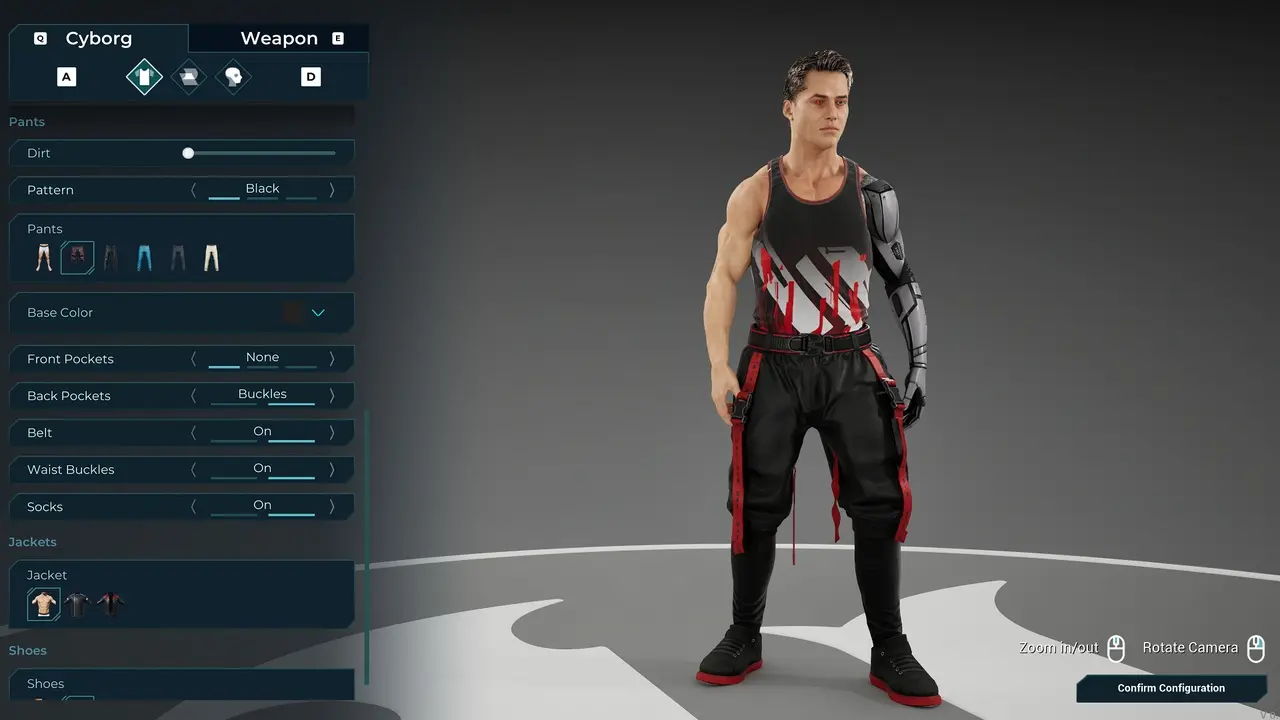Choose the black jacket with red shoulders

[110, 604]
